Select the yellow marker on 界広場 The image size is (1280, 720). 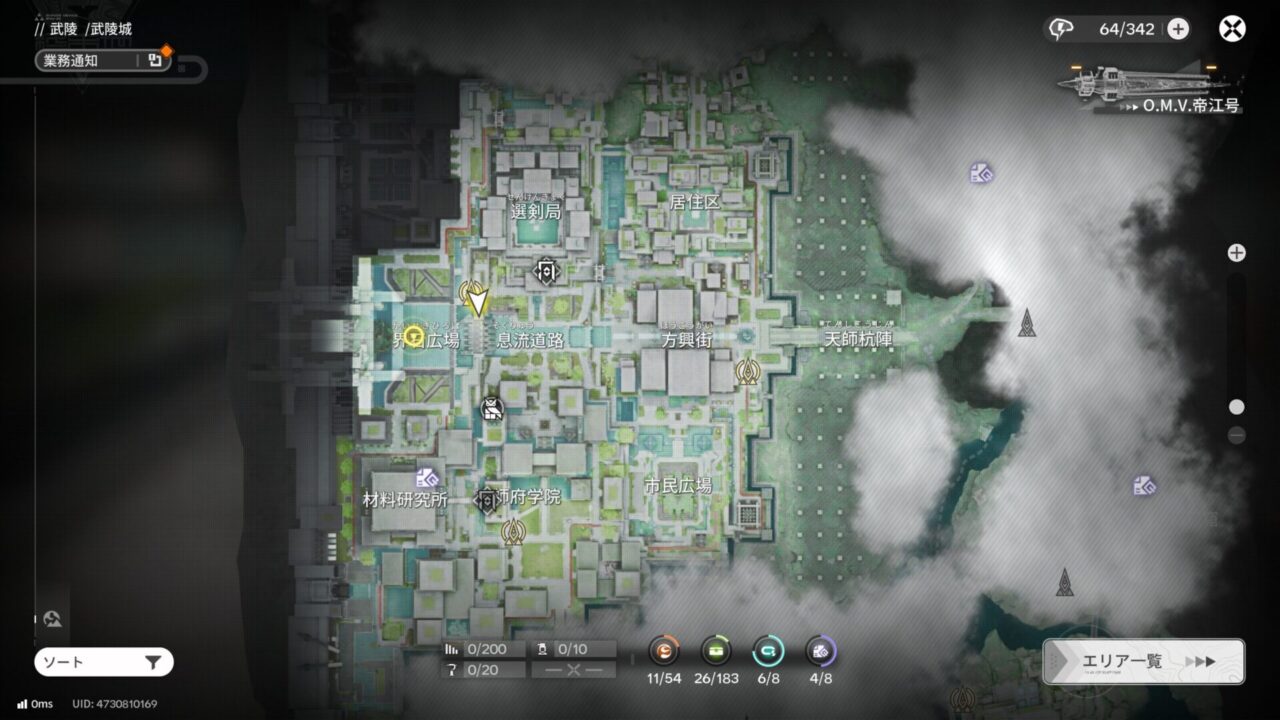click(x=414, y=333)
